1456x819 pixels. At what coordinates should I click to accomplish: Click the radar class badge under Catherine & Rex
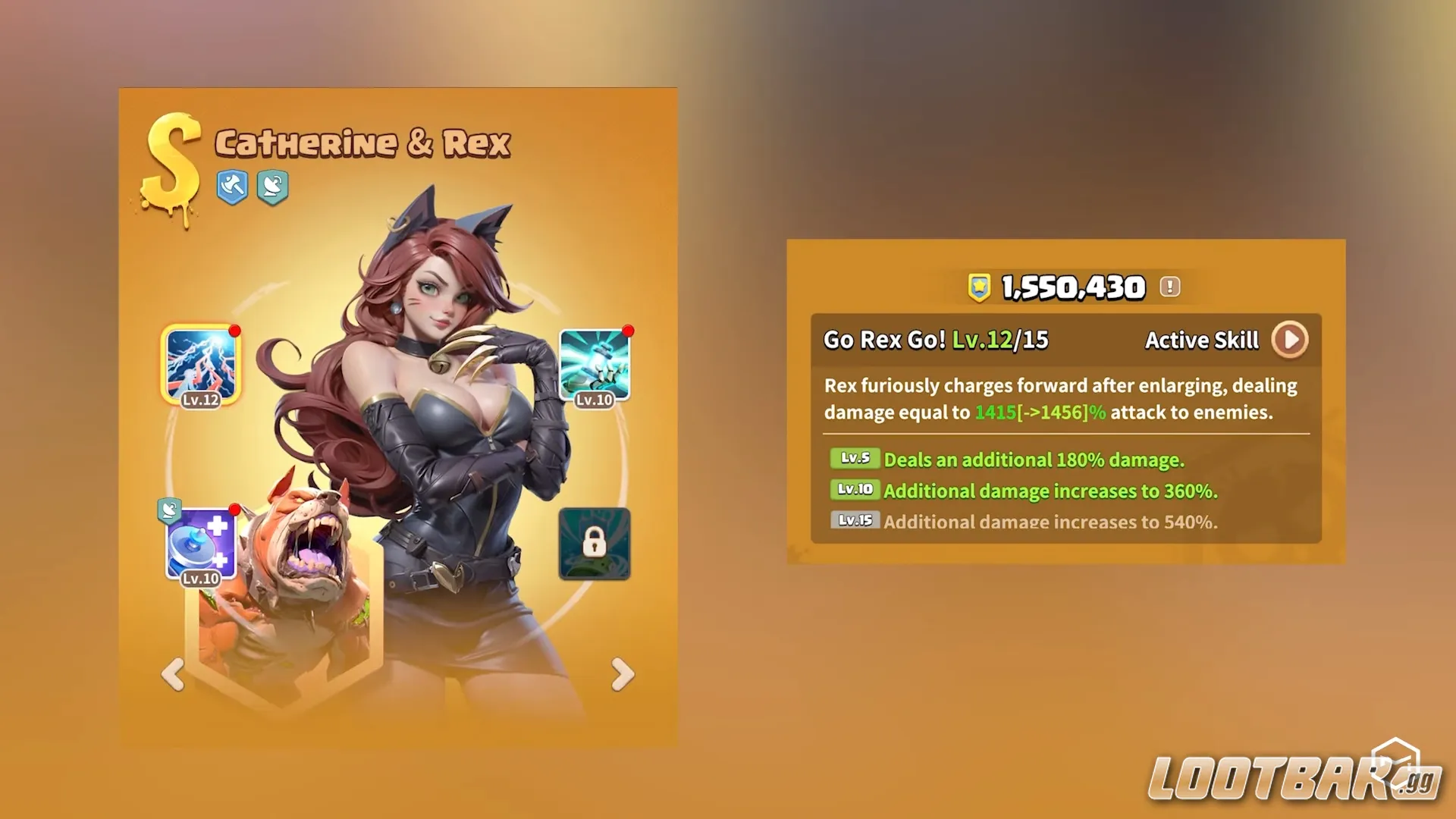click(273, 187)
